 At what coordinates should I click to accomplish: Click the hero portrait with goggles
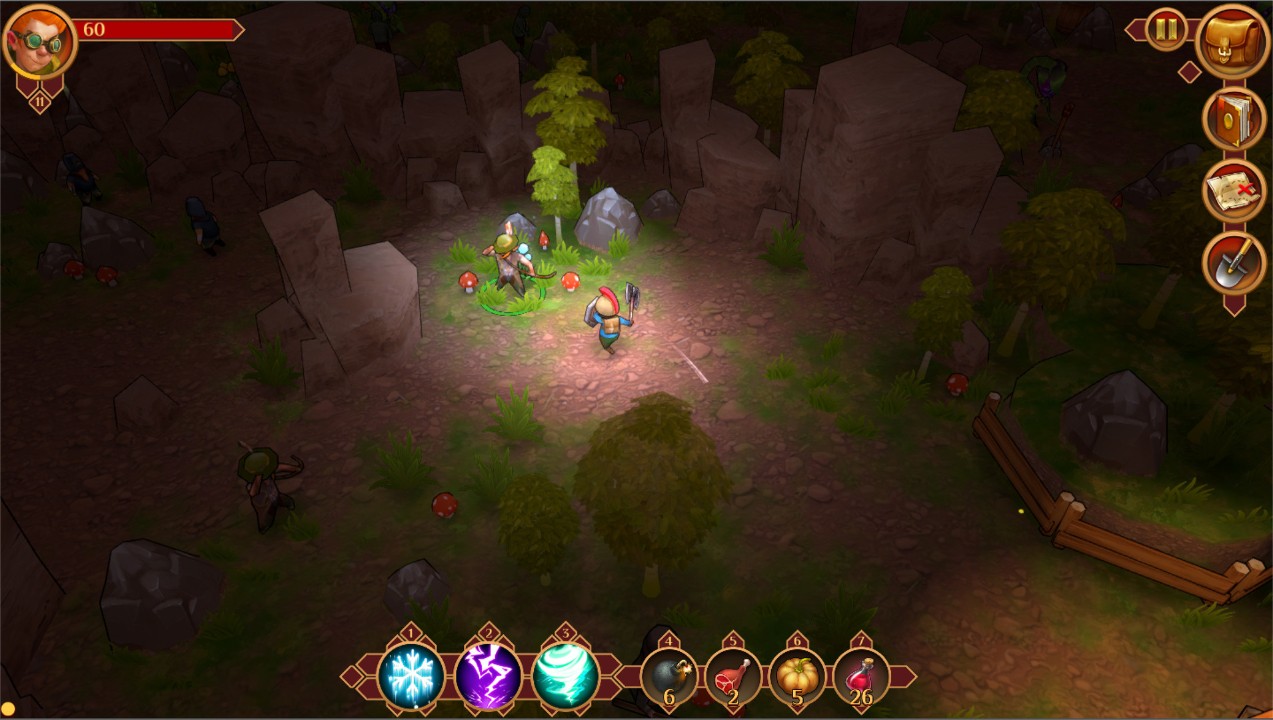point(40,42)
